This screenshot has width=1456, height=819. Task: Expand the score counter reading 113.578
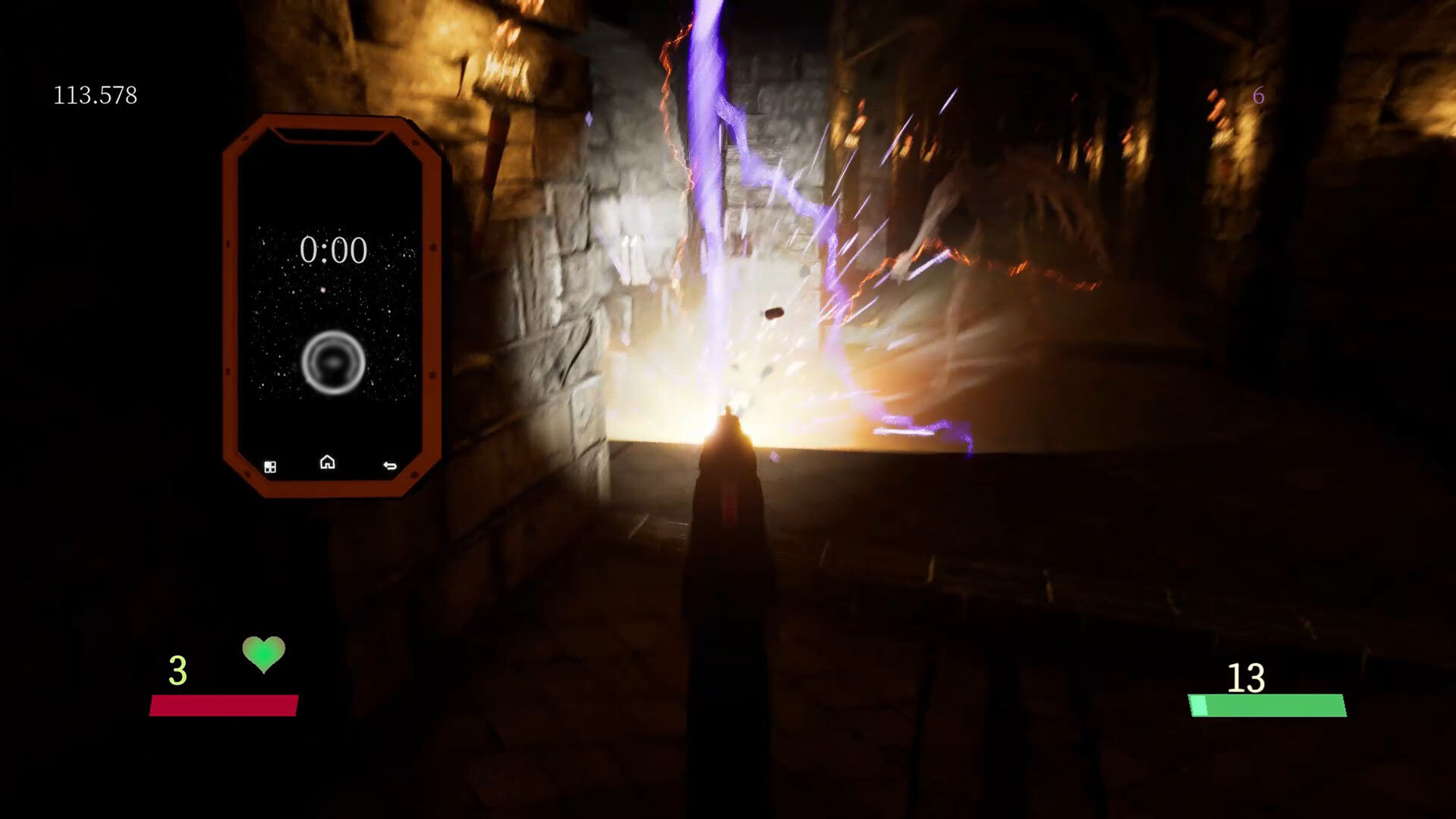click(x=94, y=96)
